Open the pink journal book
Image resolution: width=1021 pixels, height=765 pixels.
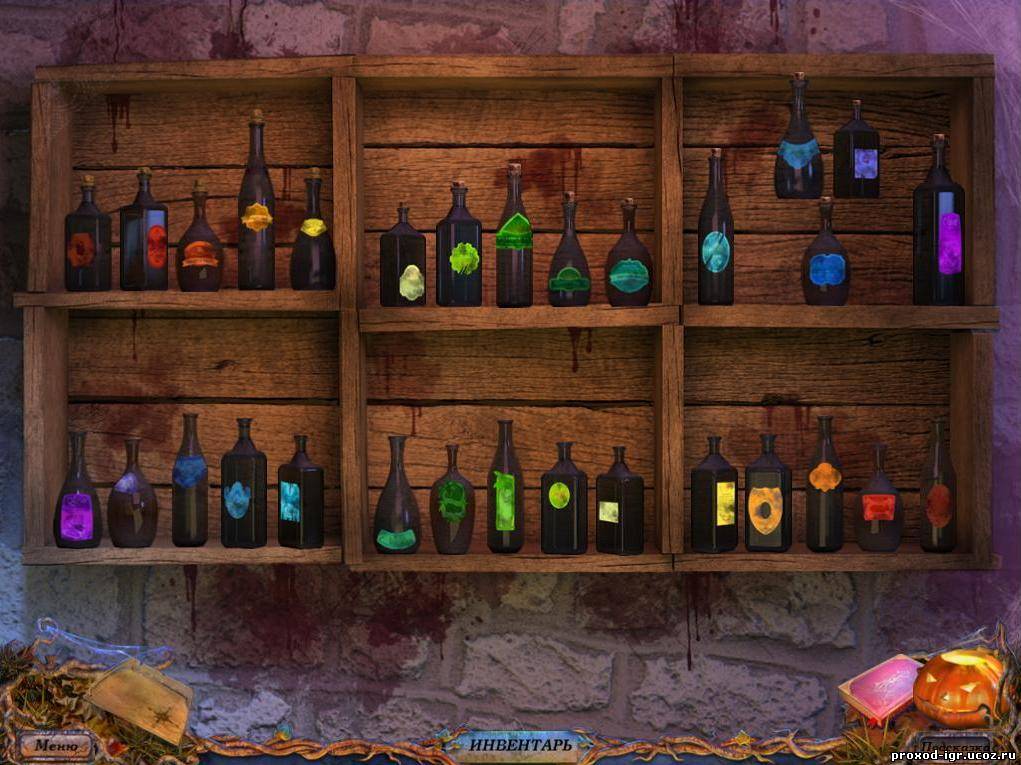(879, 688)
